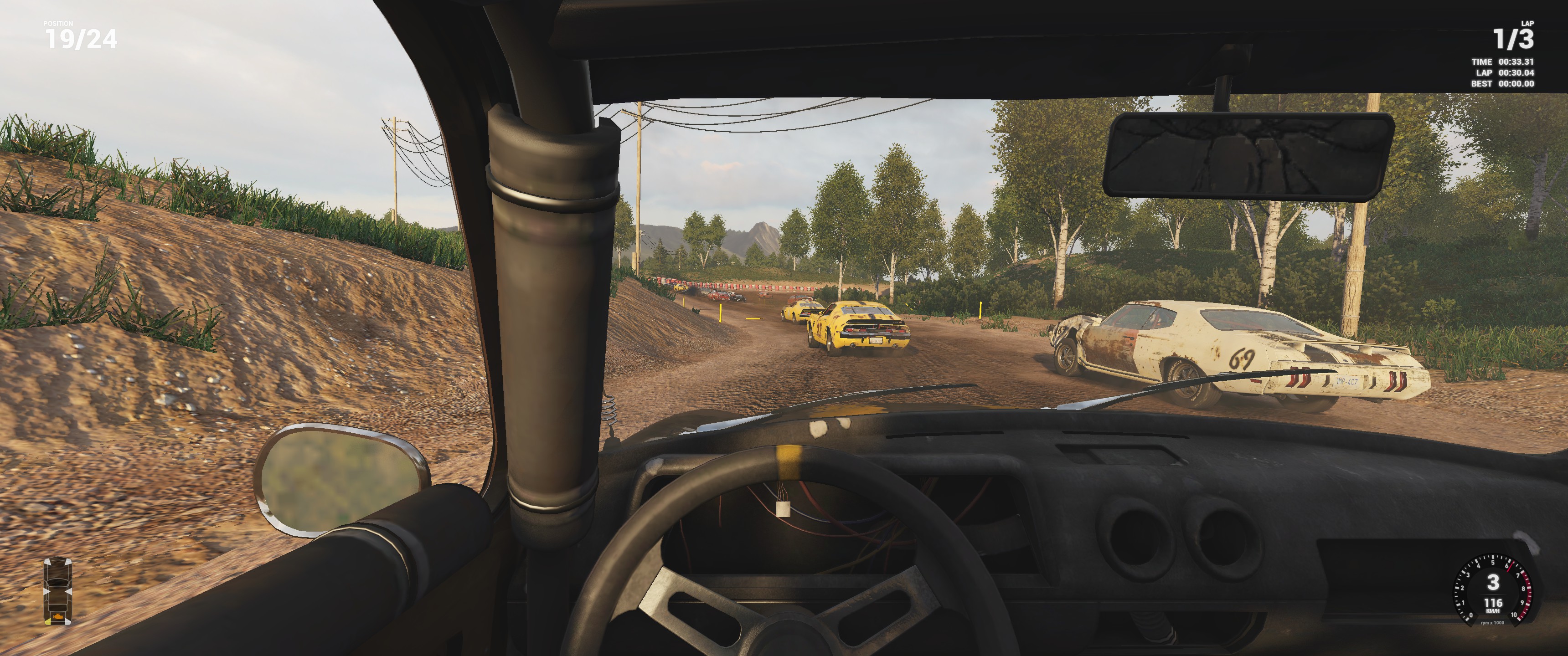Click the car damage indicator icon
The height and width of the screenshot is (656, 1568).
tap(58, 590)
